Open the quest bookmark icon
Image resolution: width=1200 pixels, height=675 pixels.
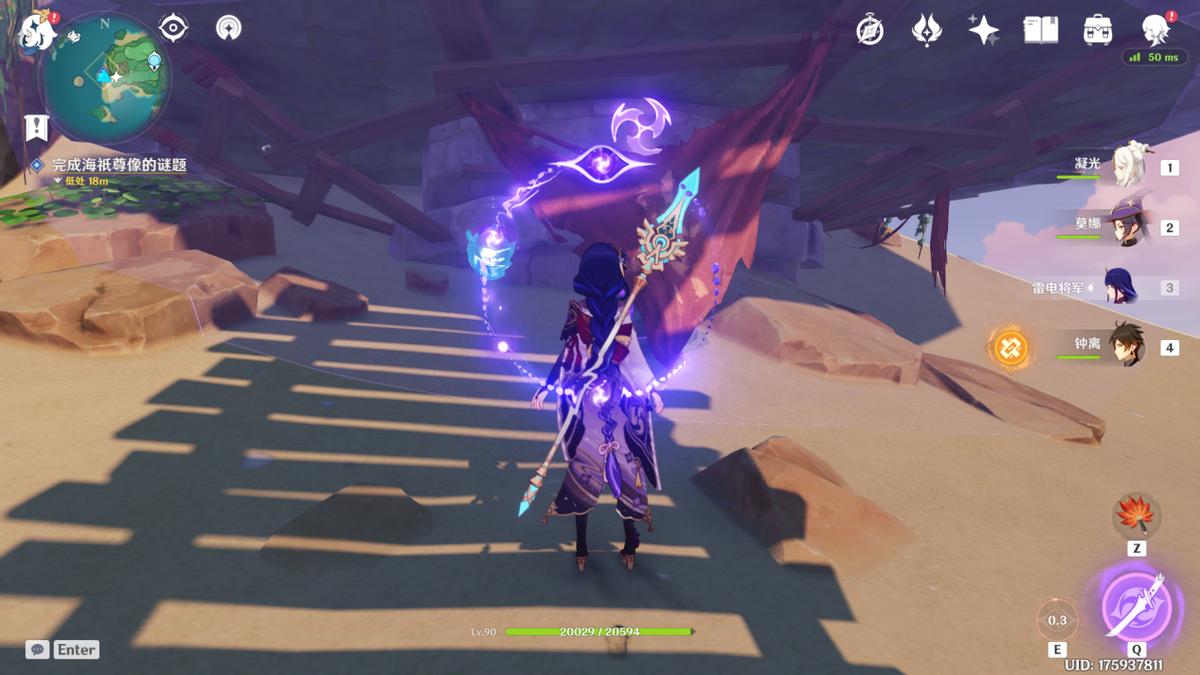pyautogui.click(x=37, y=127)
